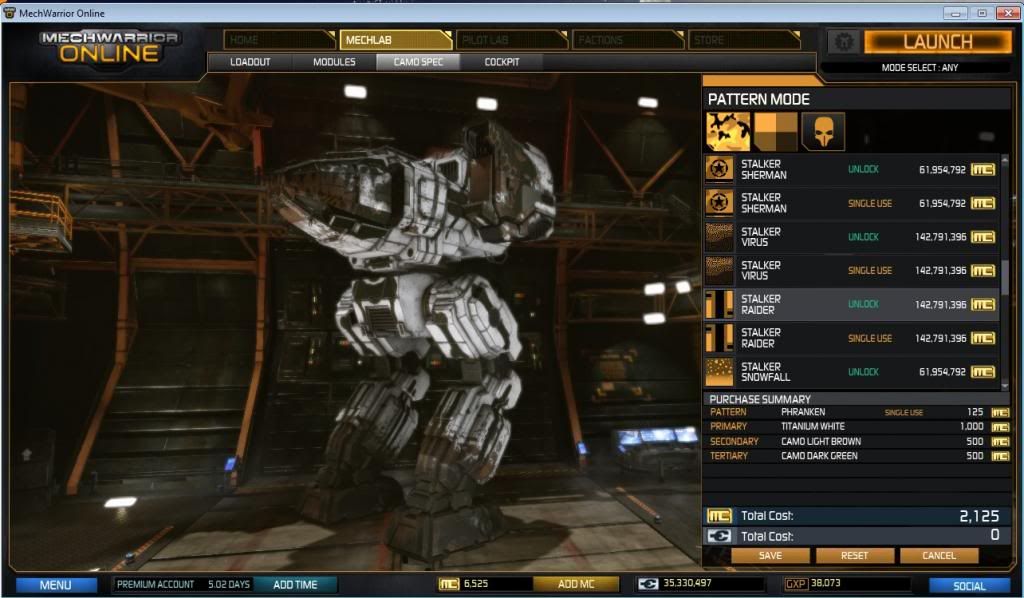Choose the Stalker Raider unlock pattern row
This screenshot has height=598, width=1024.
click(x=852, y=304)
